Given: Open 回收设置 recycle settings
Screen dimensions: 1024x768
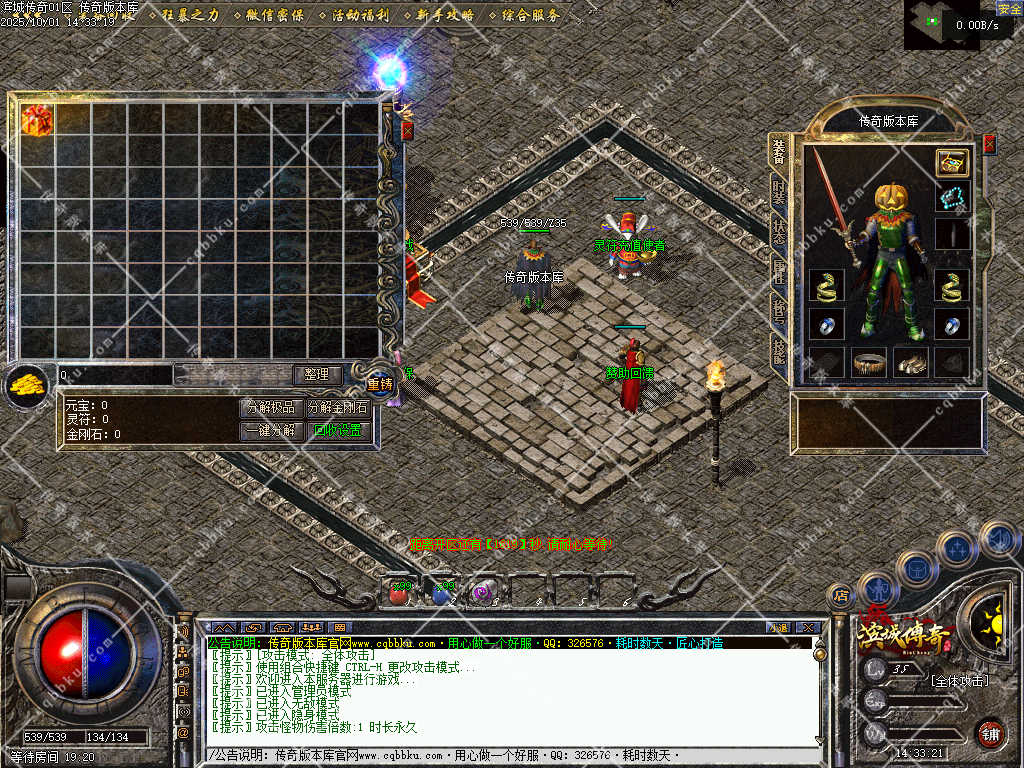Looking at the screenshot, I should click(337, 431).
